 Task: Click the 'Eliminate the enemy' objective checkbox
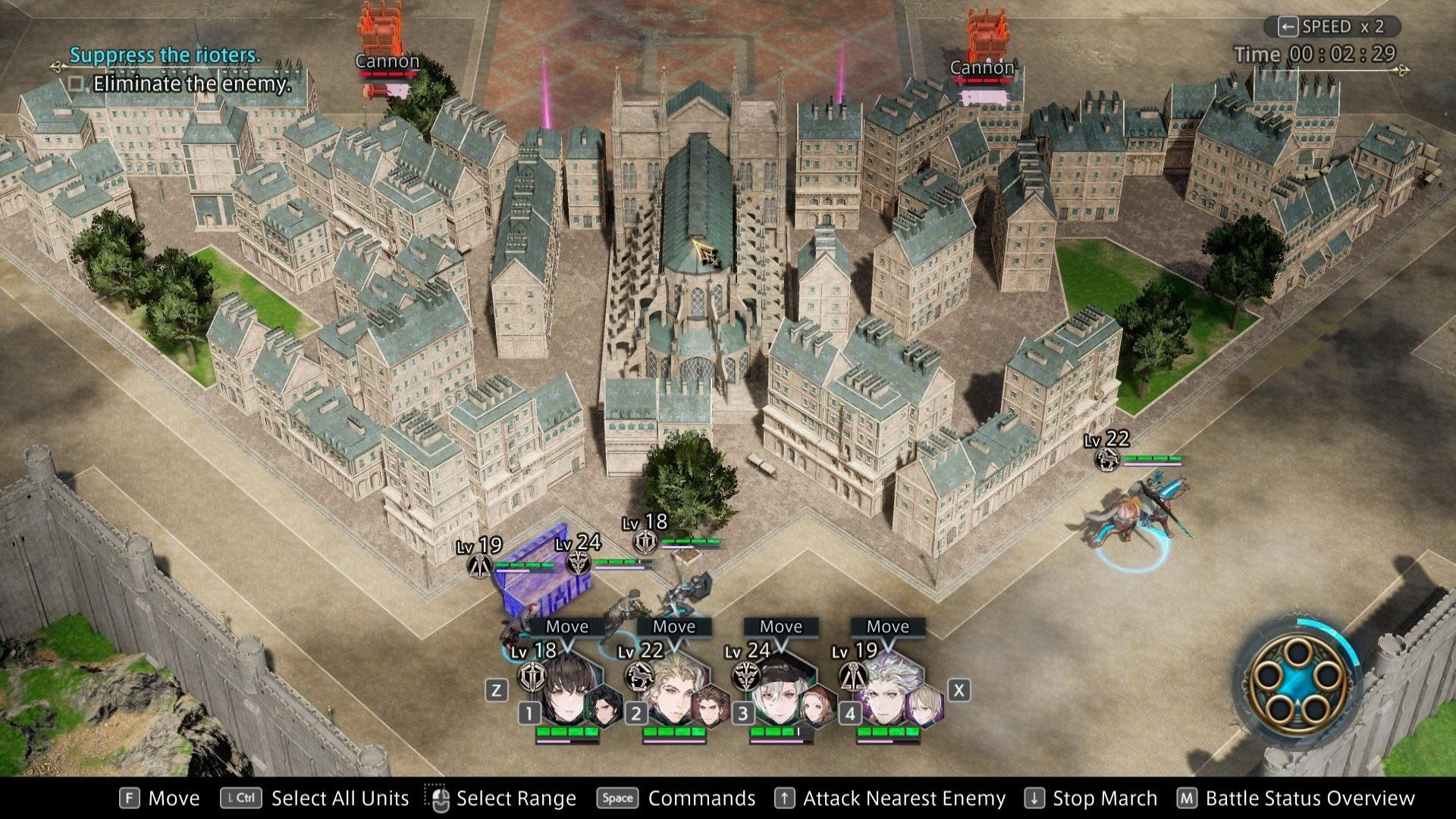click(77, 83)
